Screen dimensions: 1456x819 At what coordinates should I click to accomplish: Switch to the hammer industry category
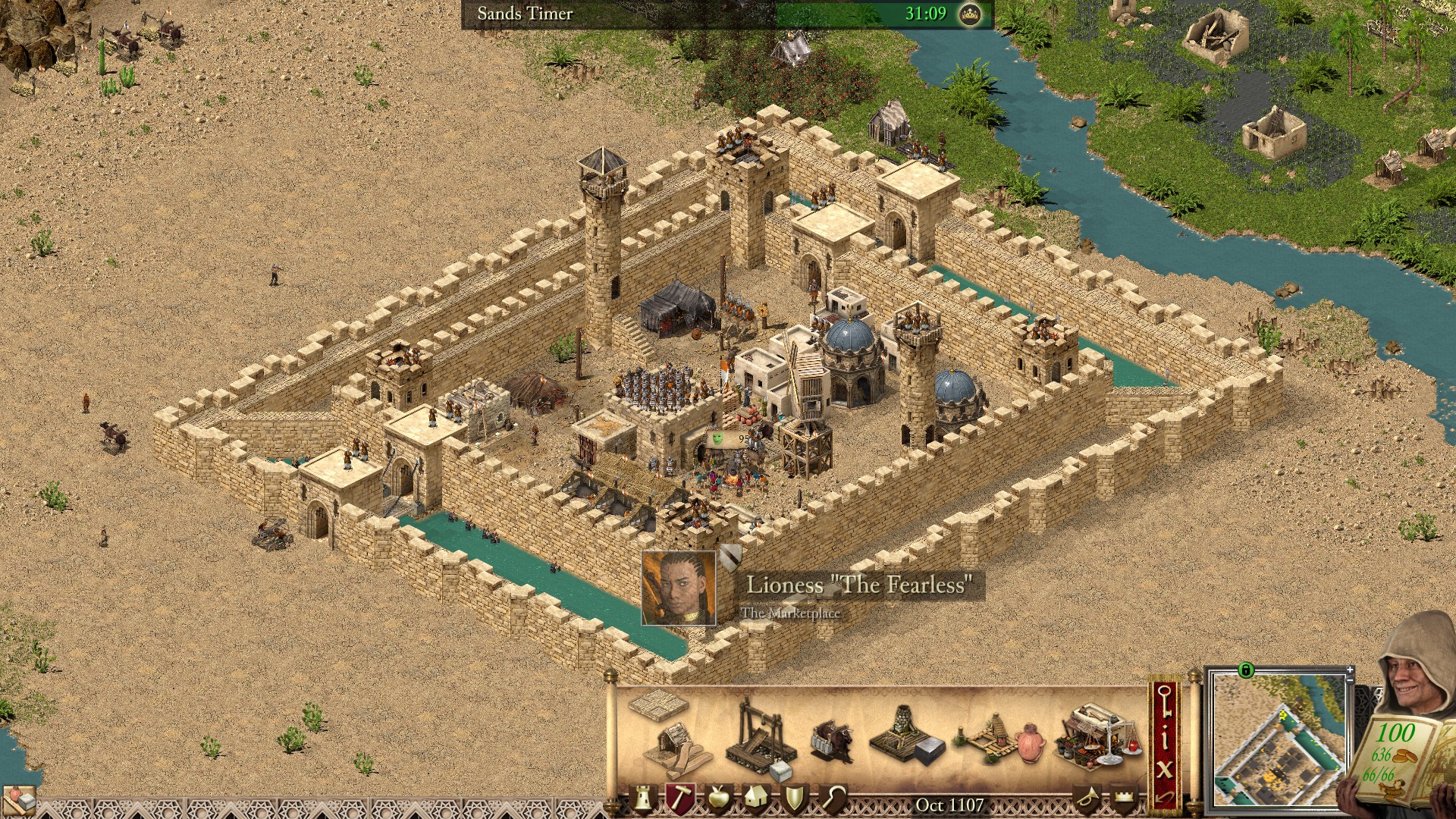pos(680,798)
